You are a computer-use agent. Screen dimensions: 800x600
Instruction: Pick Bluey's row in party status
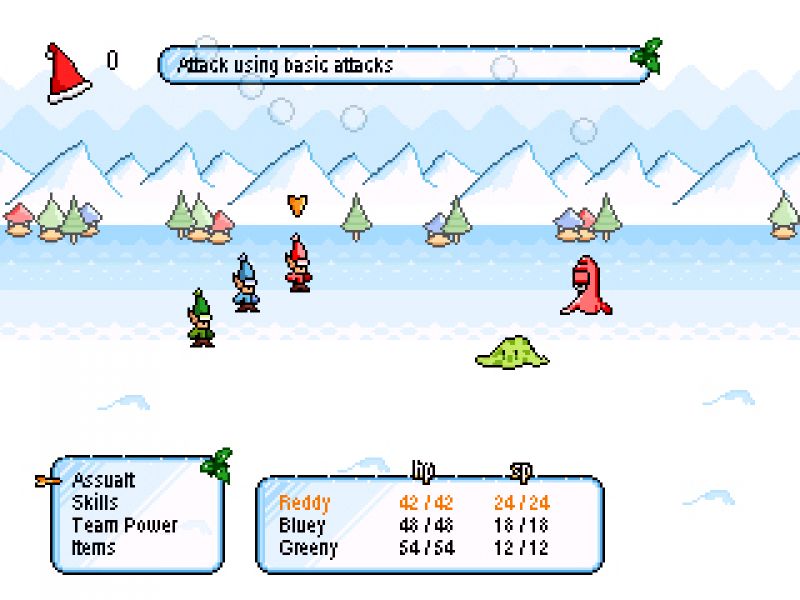[x=302, y=525]
